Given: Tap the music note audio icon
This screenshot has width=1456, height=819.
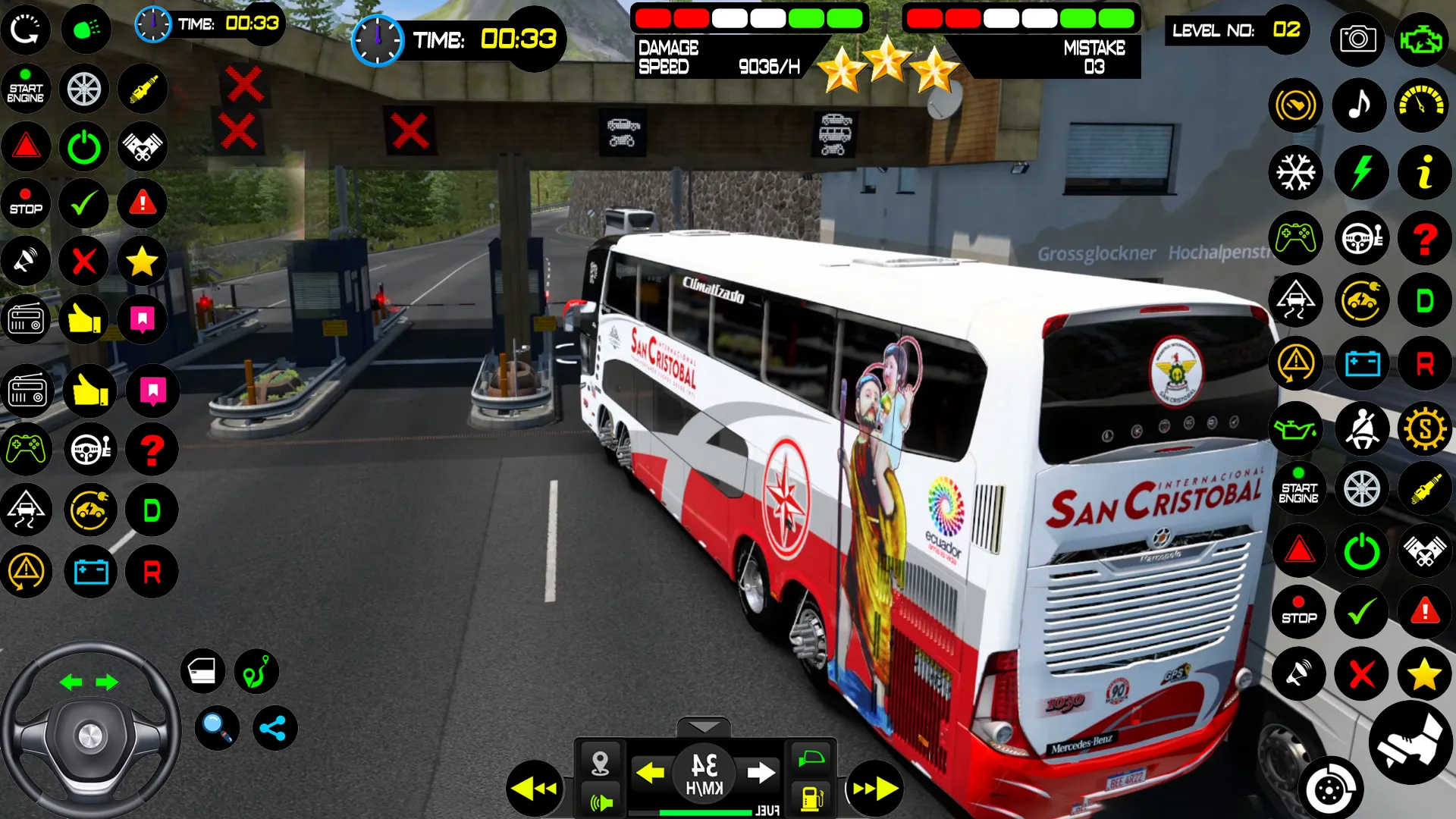Looking at the screenshot, I should point(1360,105).
